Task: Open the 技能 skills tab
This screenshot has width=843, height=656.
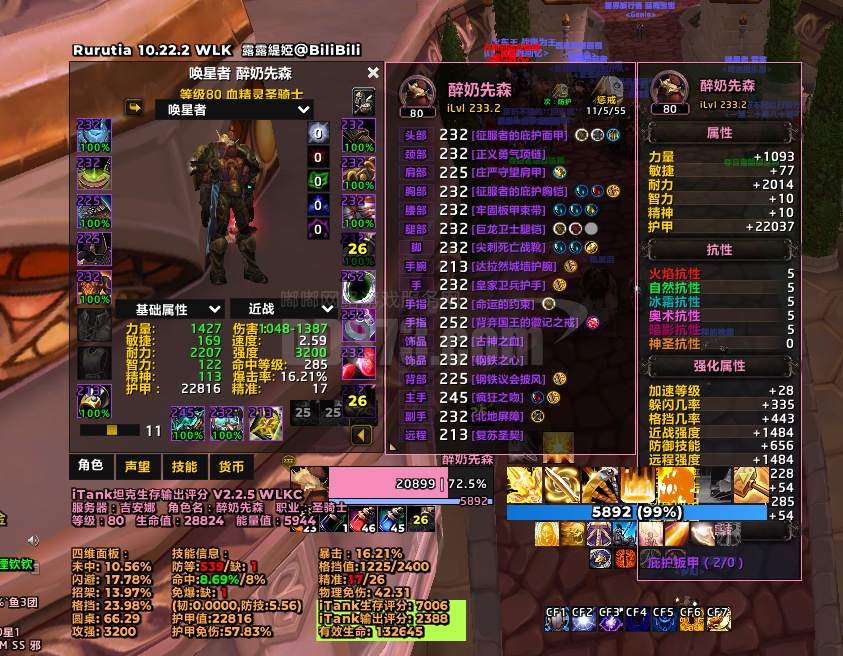Action: (184, 466)
